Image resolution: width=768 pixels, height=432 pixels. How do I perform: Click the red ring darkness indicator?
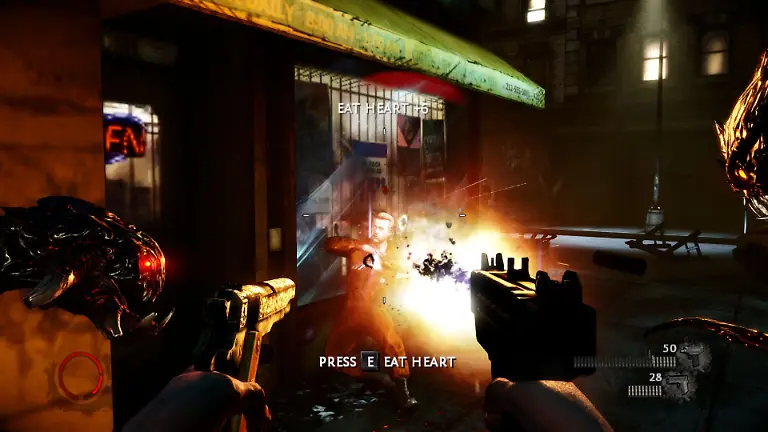click(x=80, y=375)
